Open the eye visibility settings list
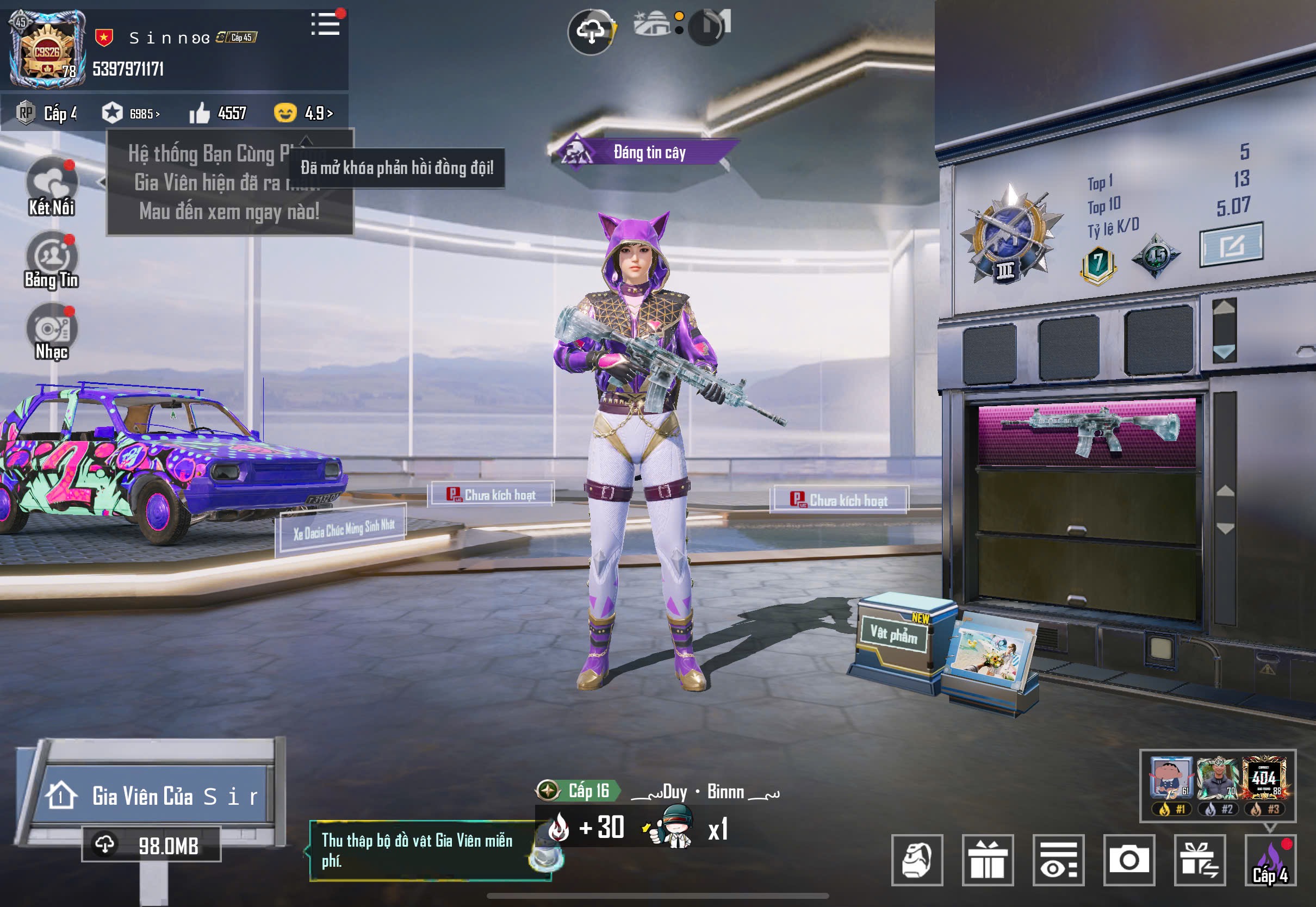This screenshot has height=907, width=1316. tap(1058, 860)
